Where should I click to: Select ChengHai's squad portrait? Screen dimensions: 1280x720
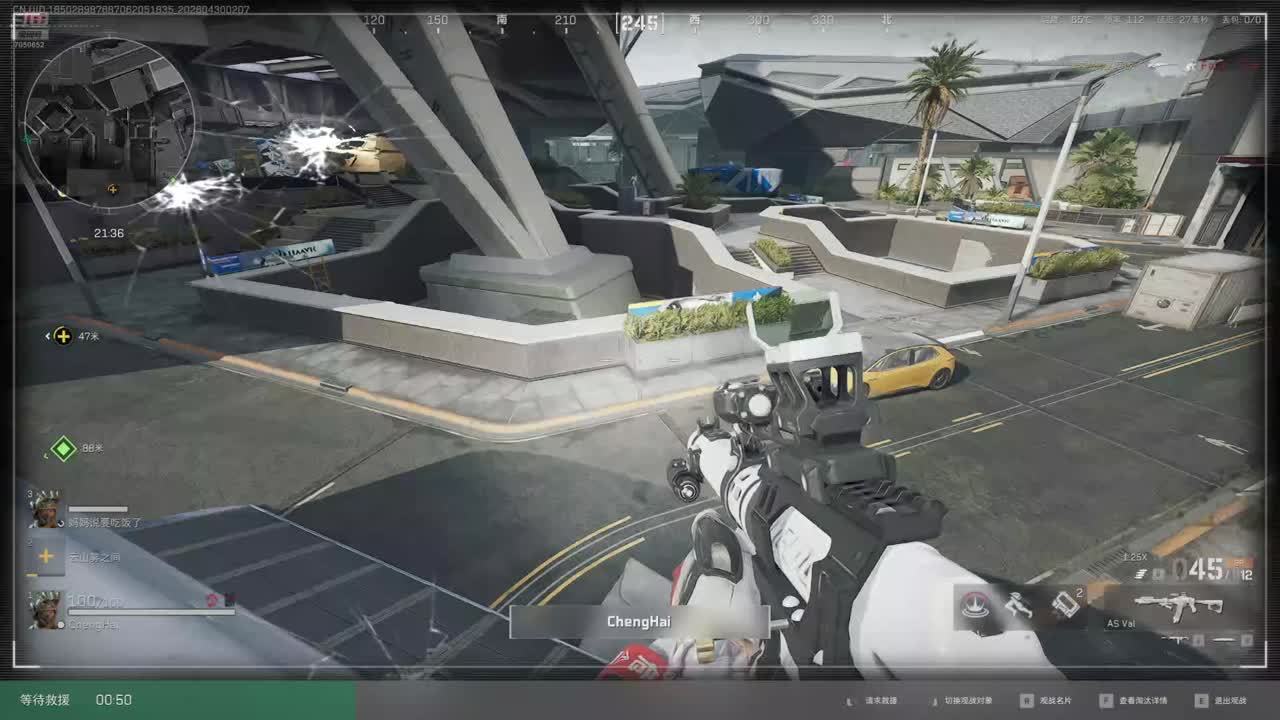(x=47, y=609)
